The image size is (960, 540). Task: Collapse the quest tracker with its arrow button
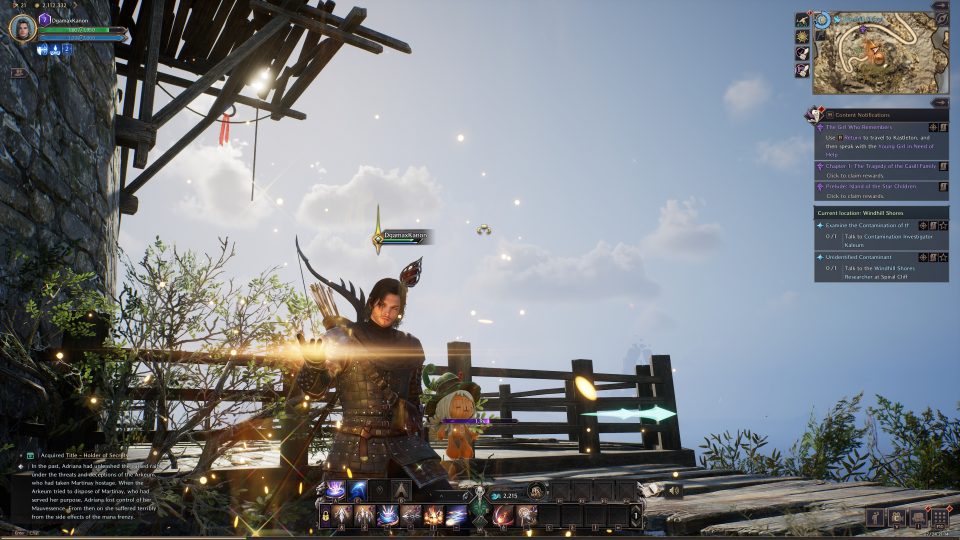coord(939,102)
